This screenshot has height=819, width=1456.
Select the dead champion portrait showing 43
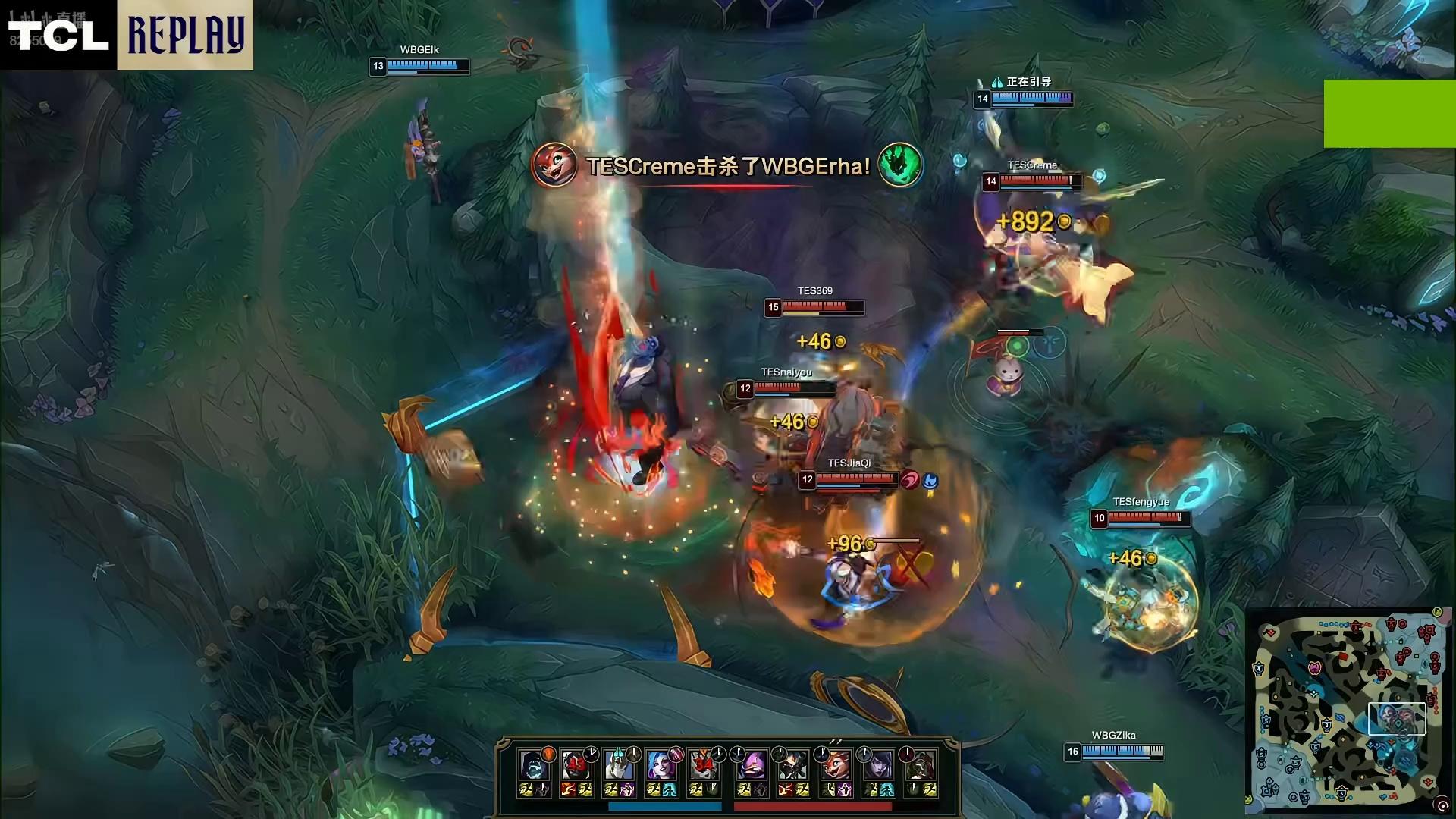(x=576, y=766)
